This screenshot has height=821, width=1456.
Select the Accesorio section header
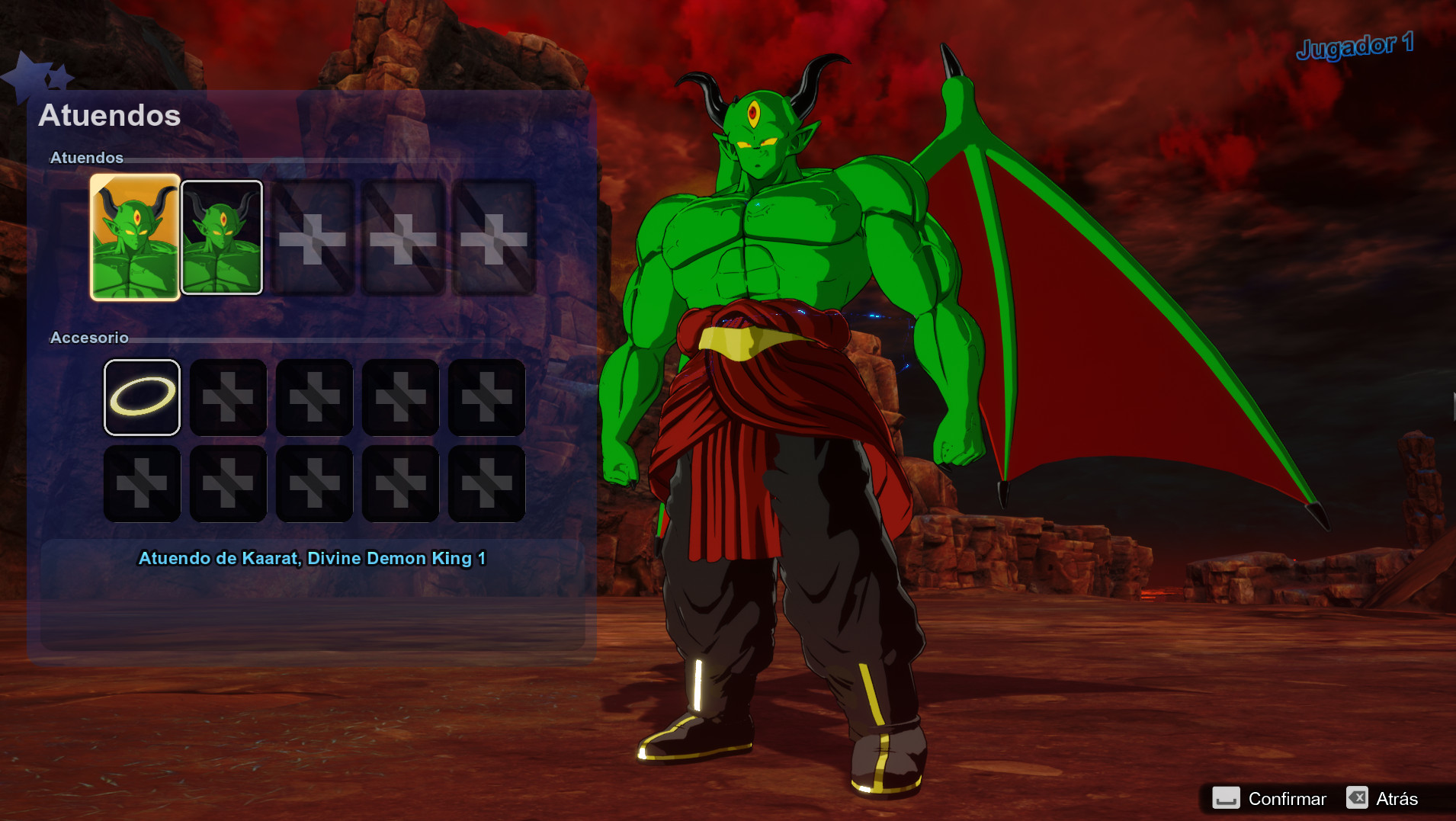tap(90, 338)
